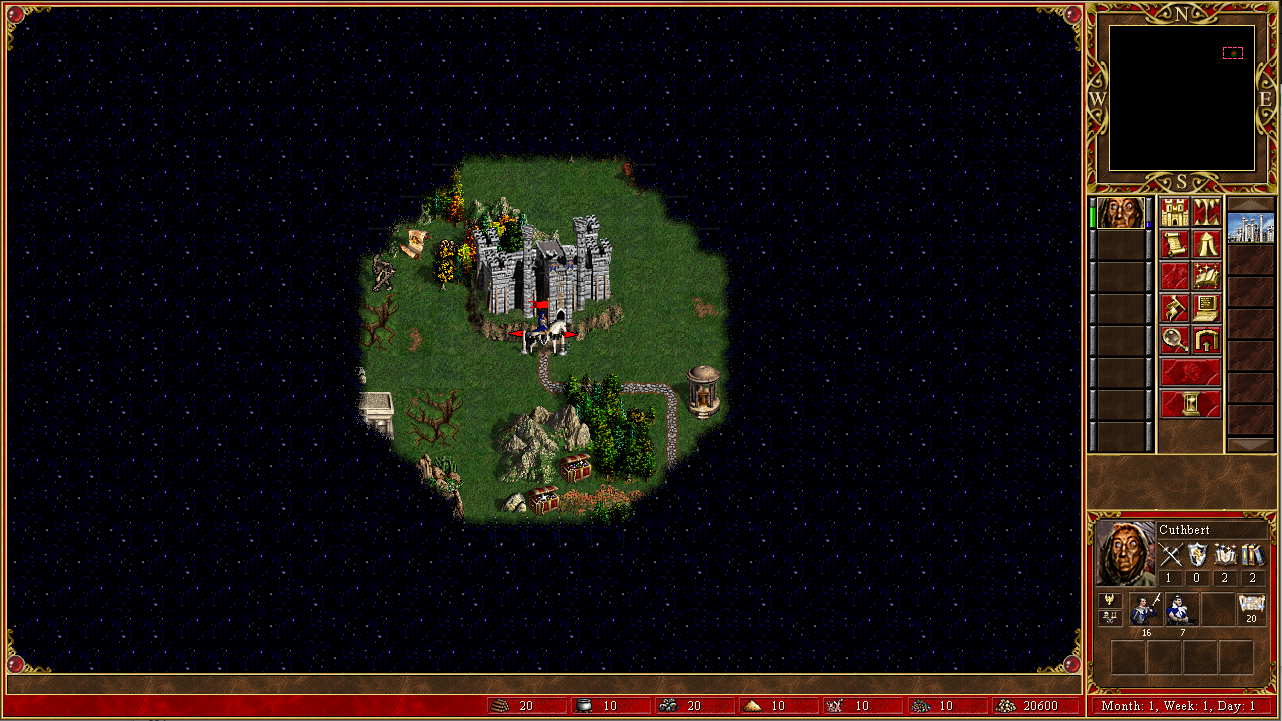
Task: Open adventure options with the digging figure button
Action: click(x=1175, y=308)
